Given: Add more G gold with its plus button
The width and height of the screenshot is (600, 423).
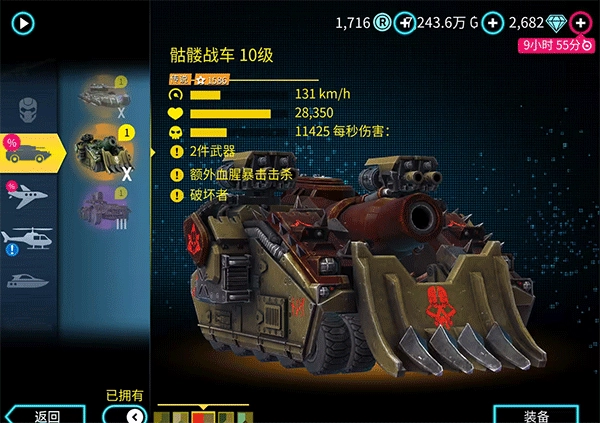Looking at the screenshot, I should (494, 22).
